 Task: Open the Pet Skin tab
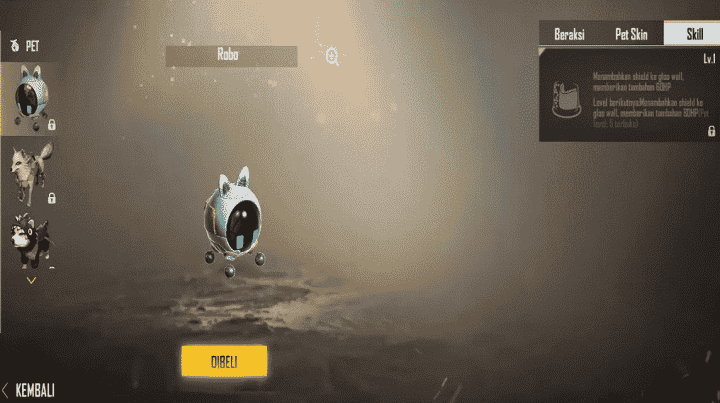[629, 34]
